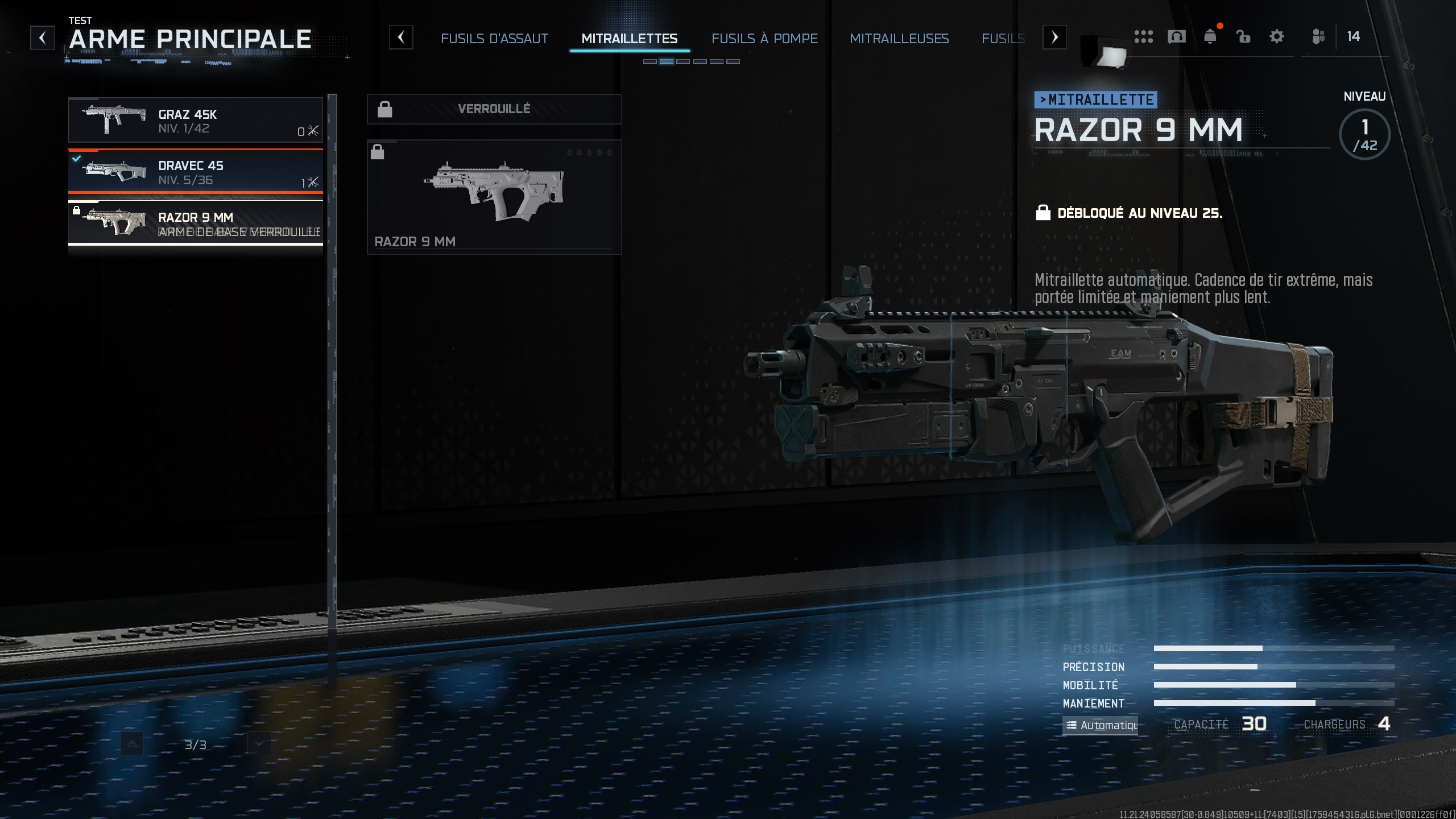Toggle the player count indicator showing 14
Screen dimensions: 1456x819
1354,36
